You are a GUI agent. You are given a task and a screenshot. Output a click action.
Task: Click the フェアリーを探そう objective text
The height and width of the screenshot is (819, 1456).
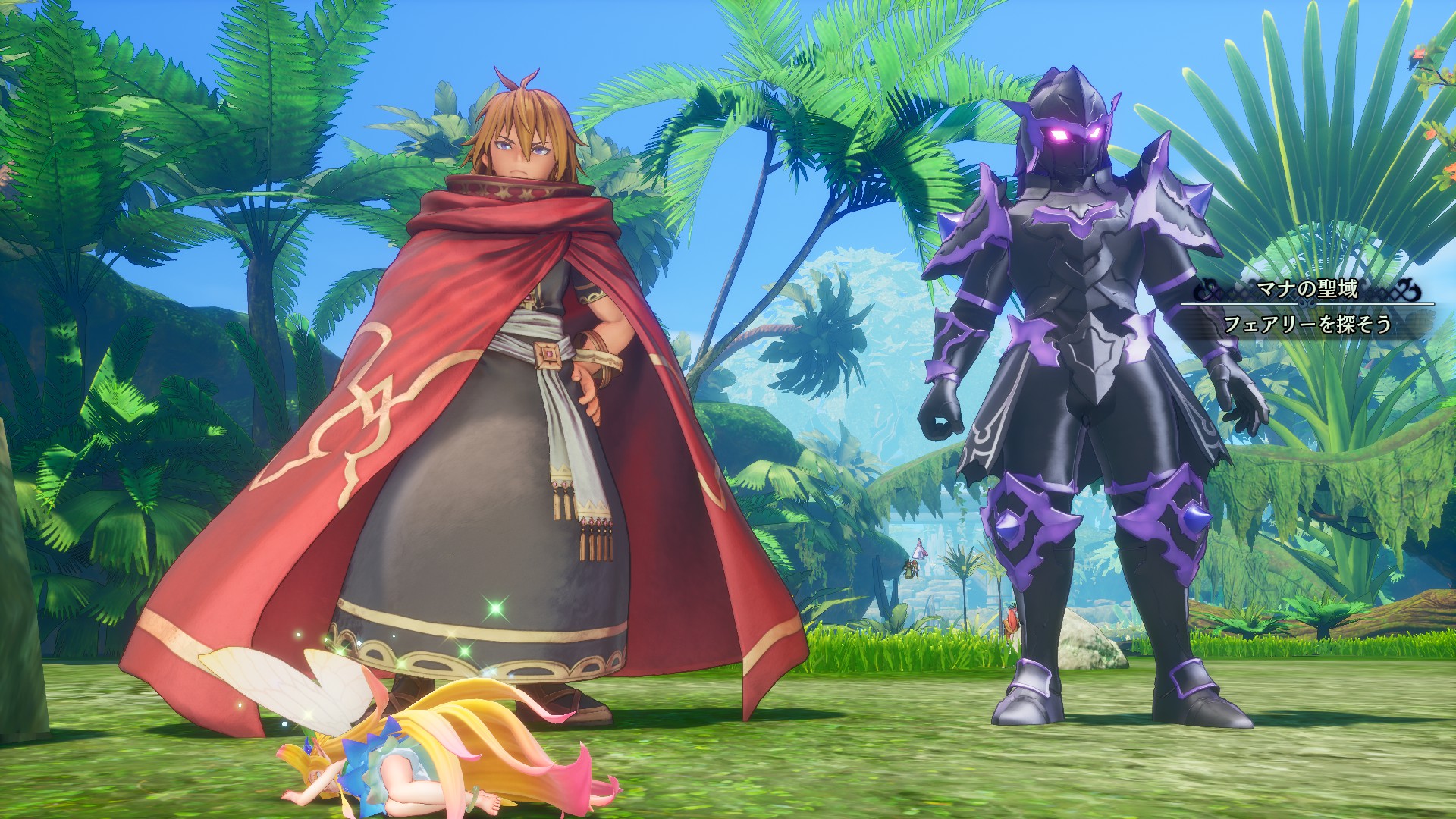click(1307, 324)
